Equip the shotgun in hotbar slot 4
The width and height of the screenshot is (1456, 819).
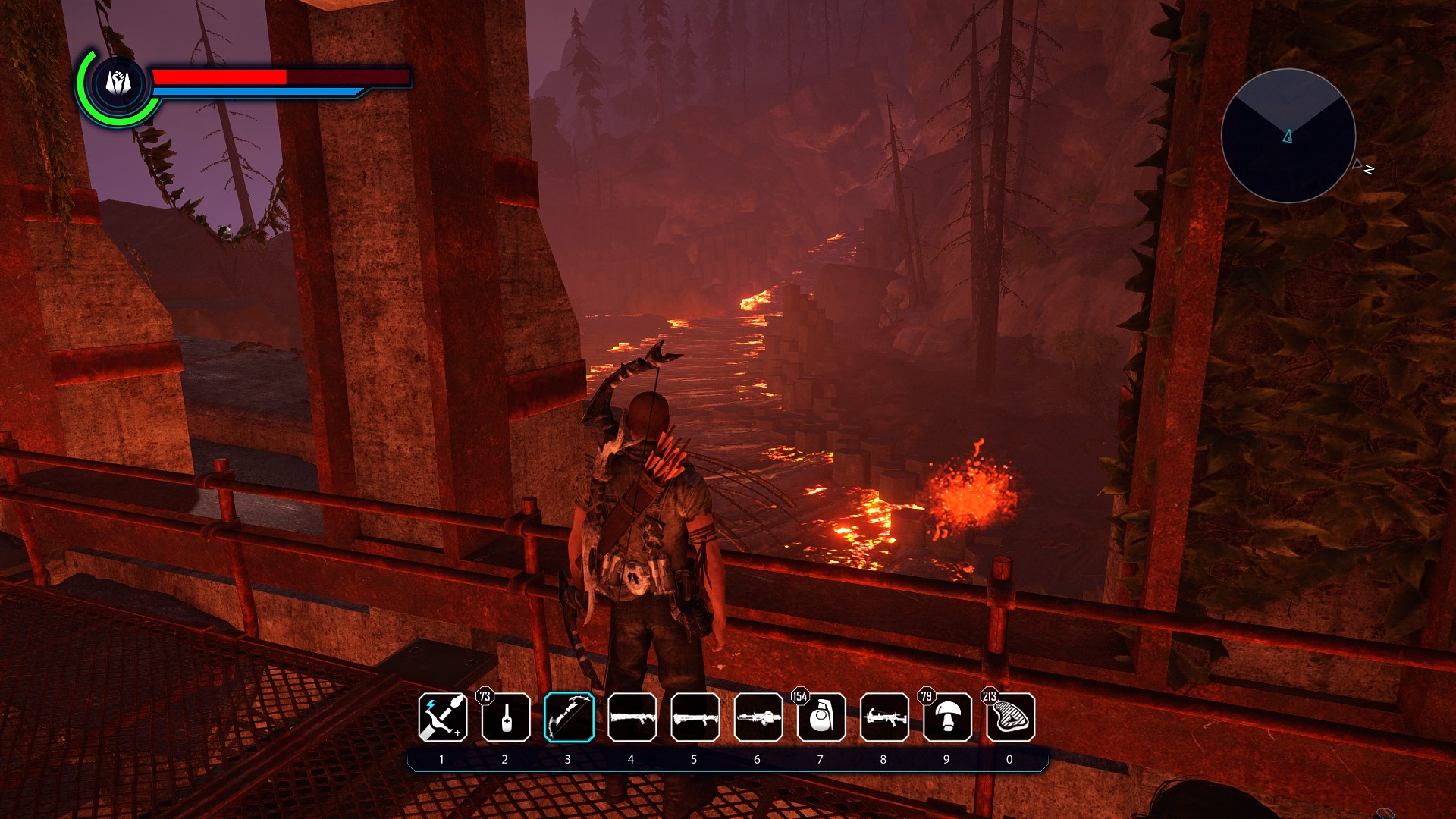point(632,717)
